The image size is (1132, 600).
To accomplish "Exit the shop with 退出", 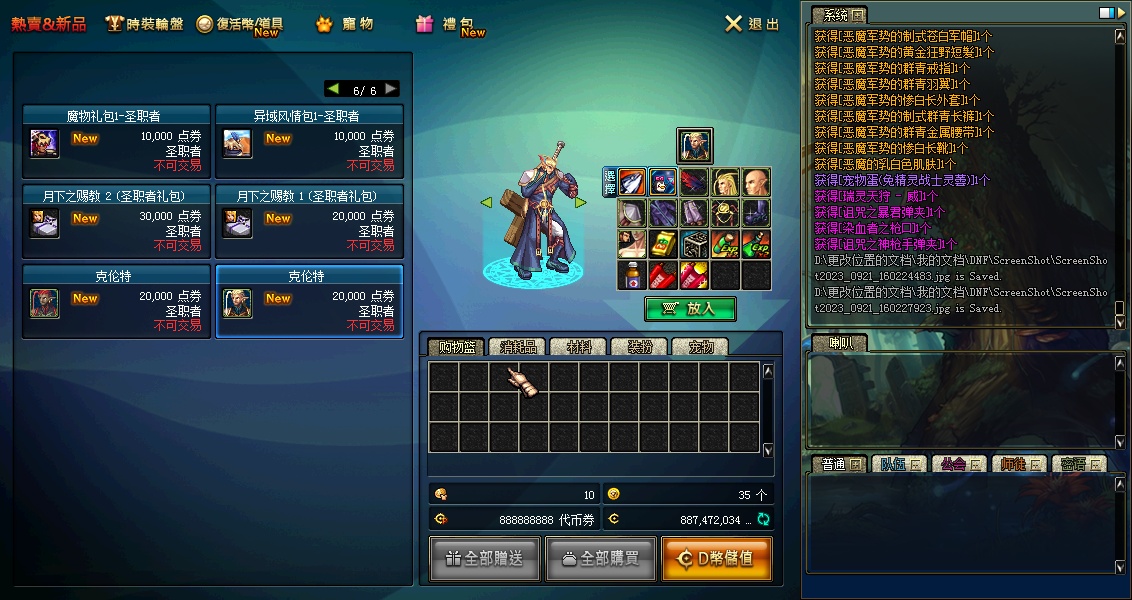I will (752, 24).
